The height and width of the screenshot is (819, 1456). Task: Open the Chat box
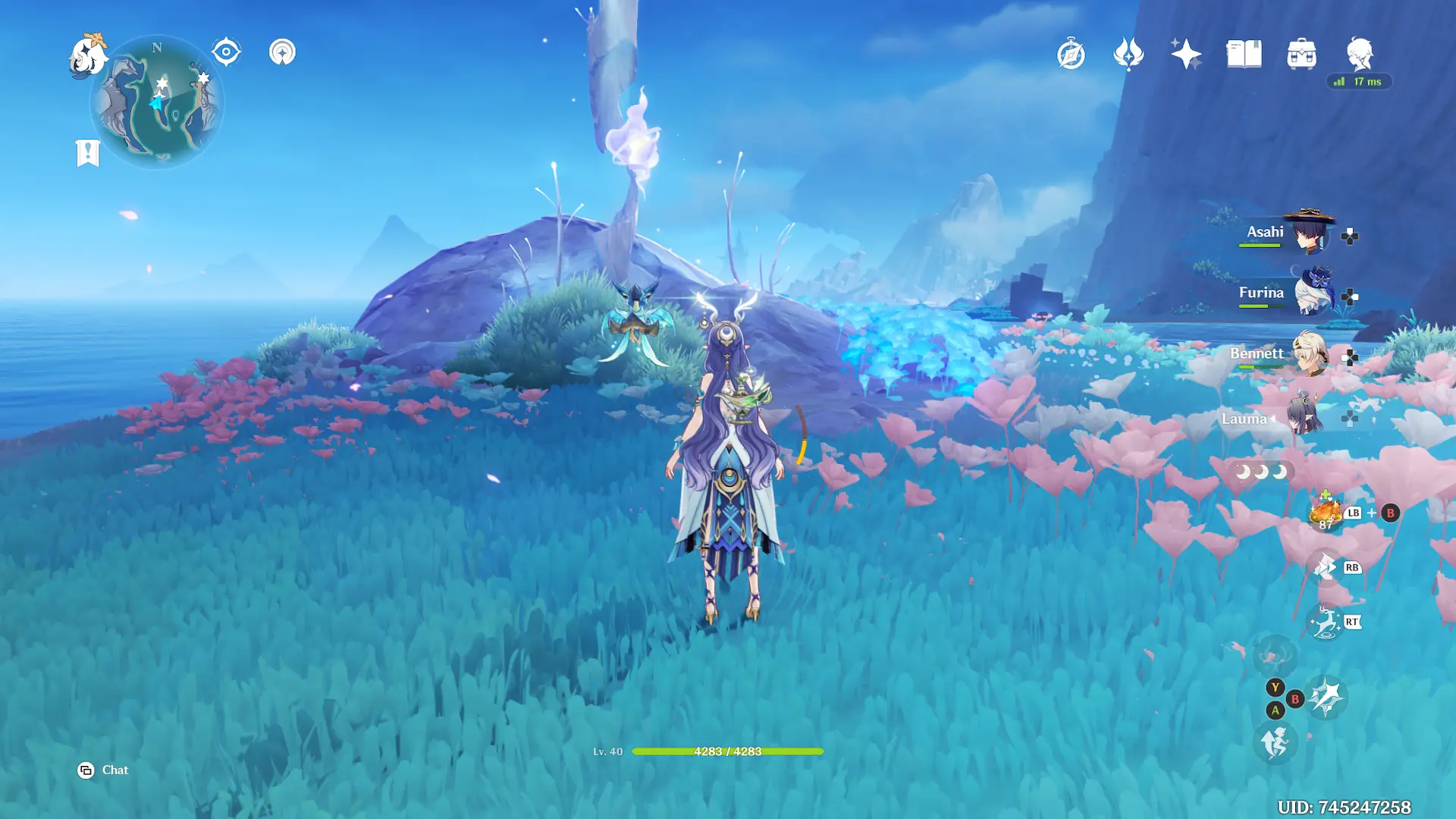(104, 770)
